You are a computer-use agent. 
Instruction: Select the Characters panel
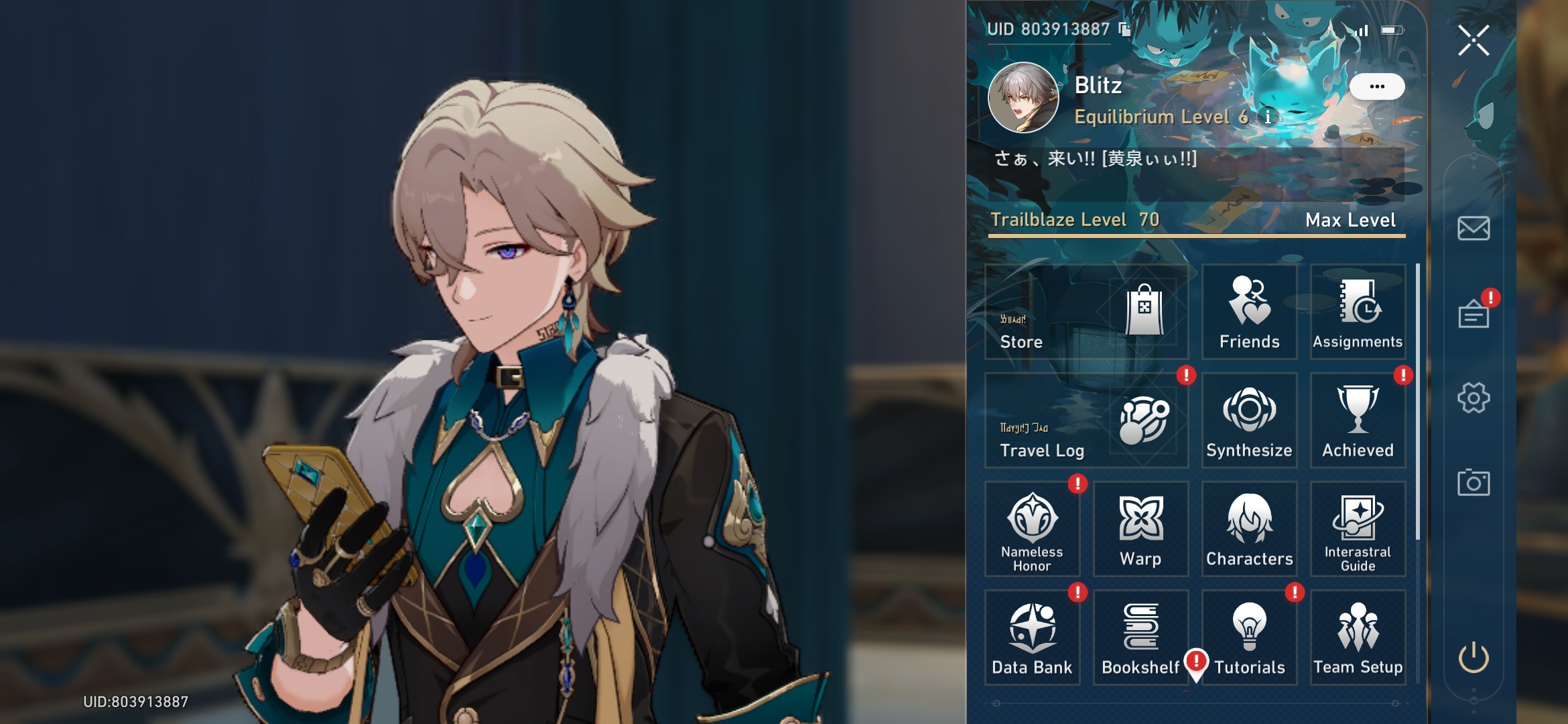click(x=1248, y=530)
